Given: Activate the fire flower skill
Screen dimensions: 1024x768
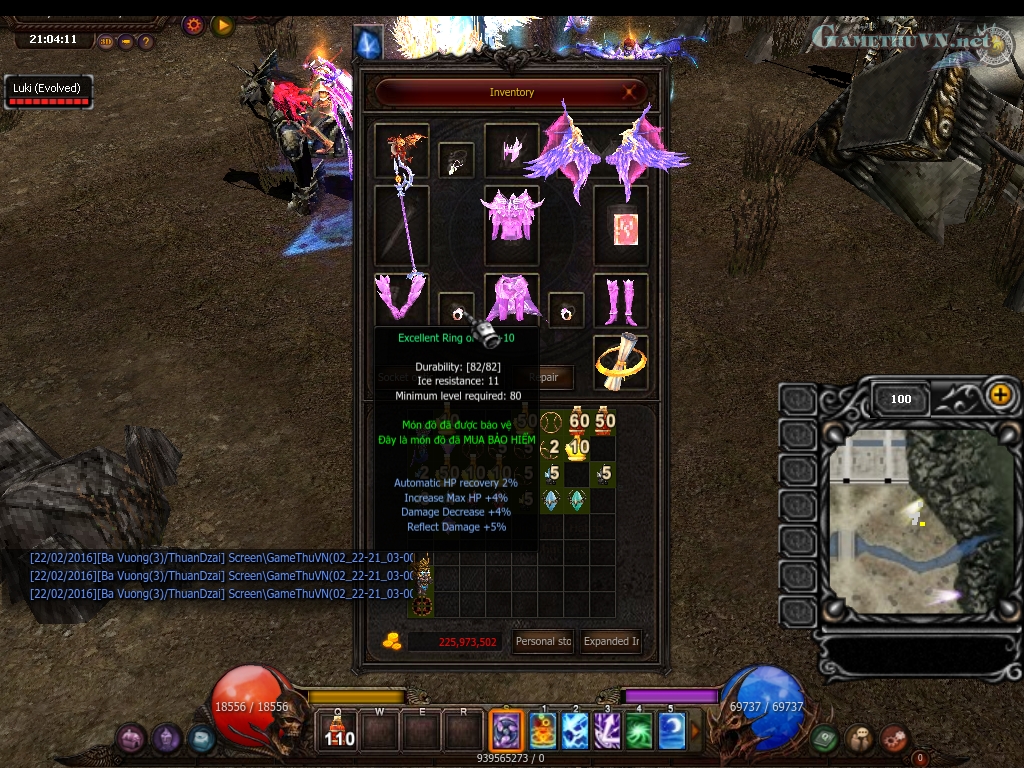Looking at the screenshot, I should tap(543, 730).
